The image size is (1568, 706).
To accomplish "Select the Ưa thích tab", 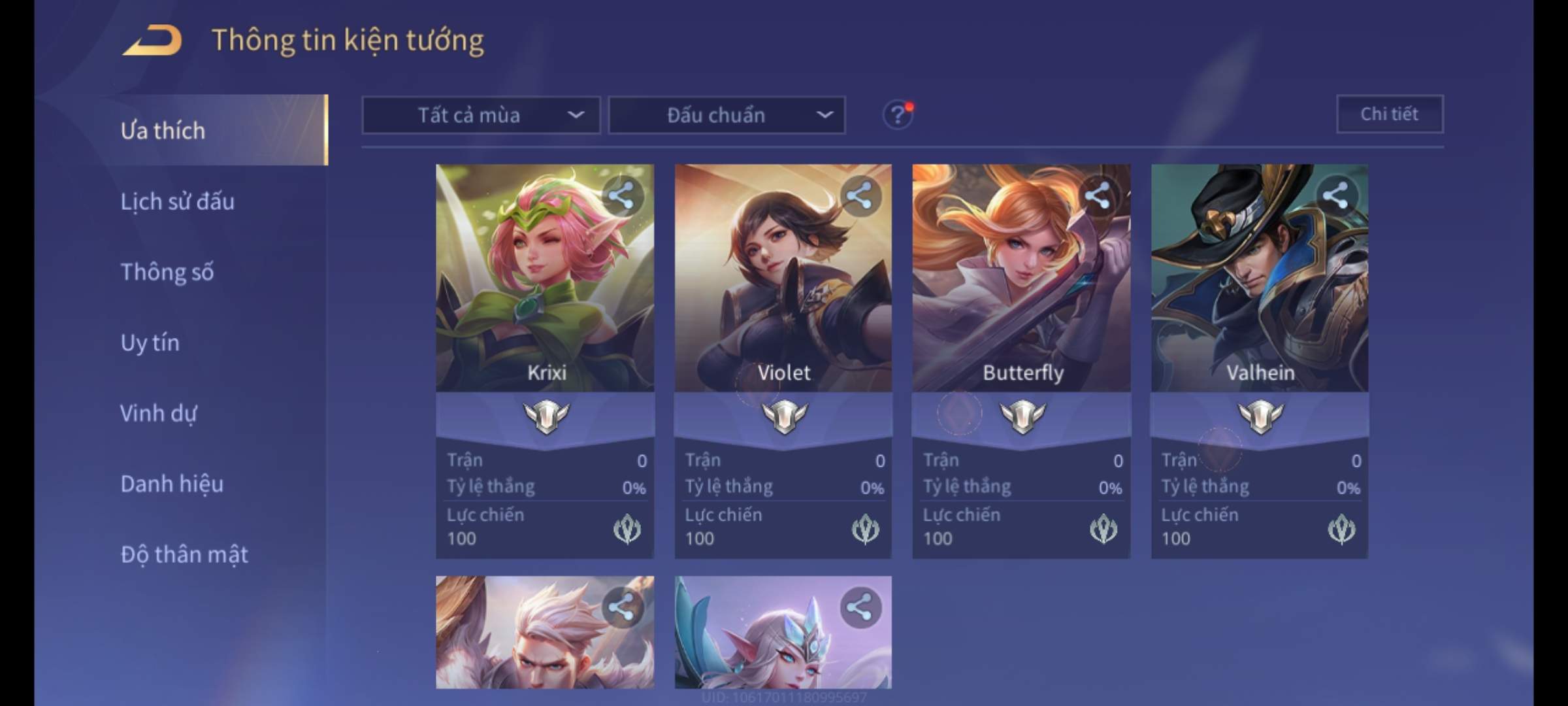I will (163, 131).
